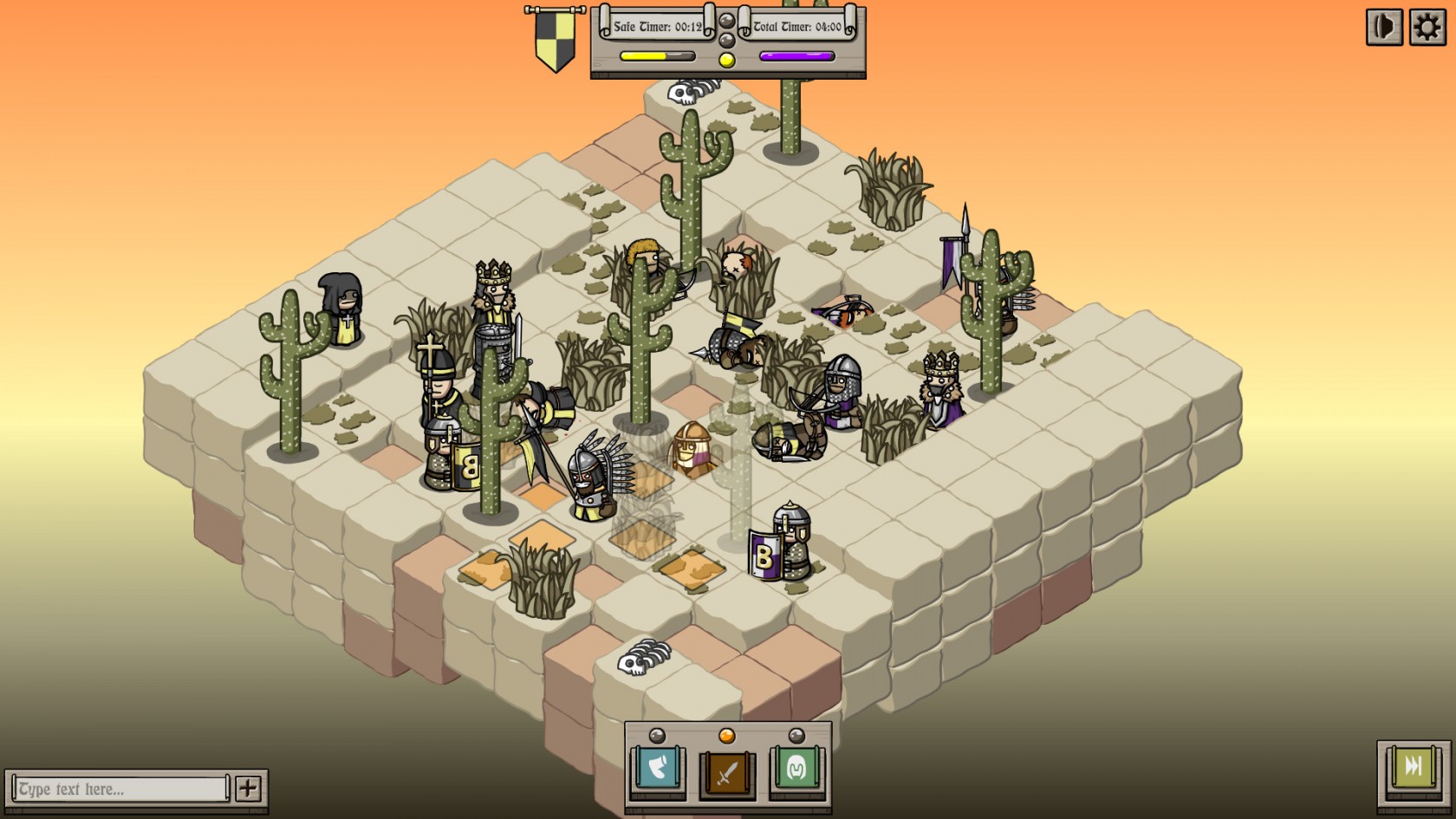
Task: Click the plus button beside chat box
Action: point(248,788)
